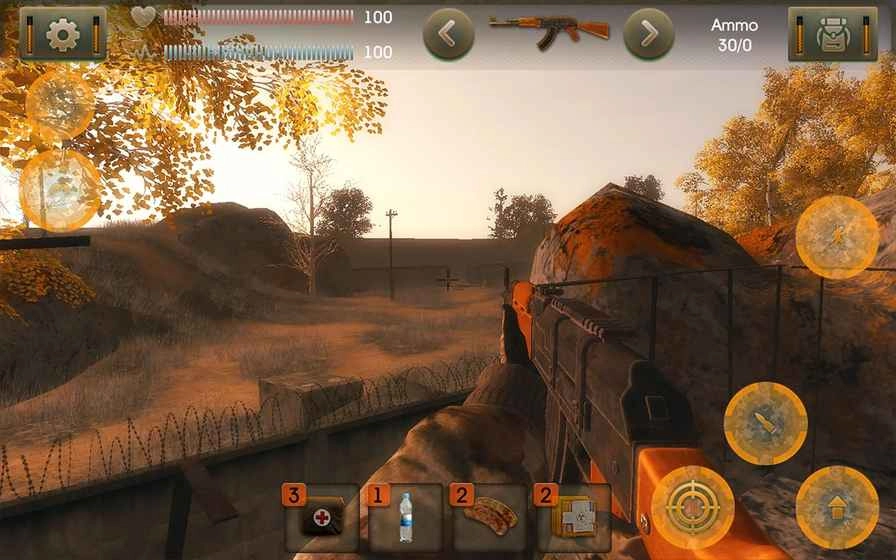The height and width of the screenshot is (560, 896).
Task: Fire using the crosshair button
Action: point(692,507)
